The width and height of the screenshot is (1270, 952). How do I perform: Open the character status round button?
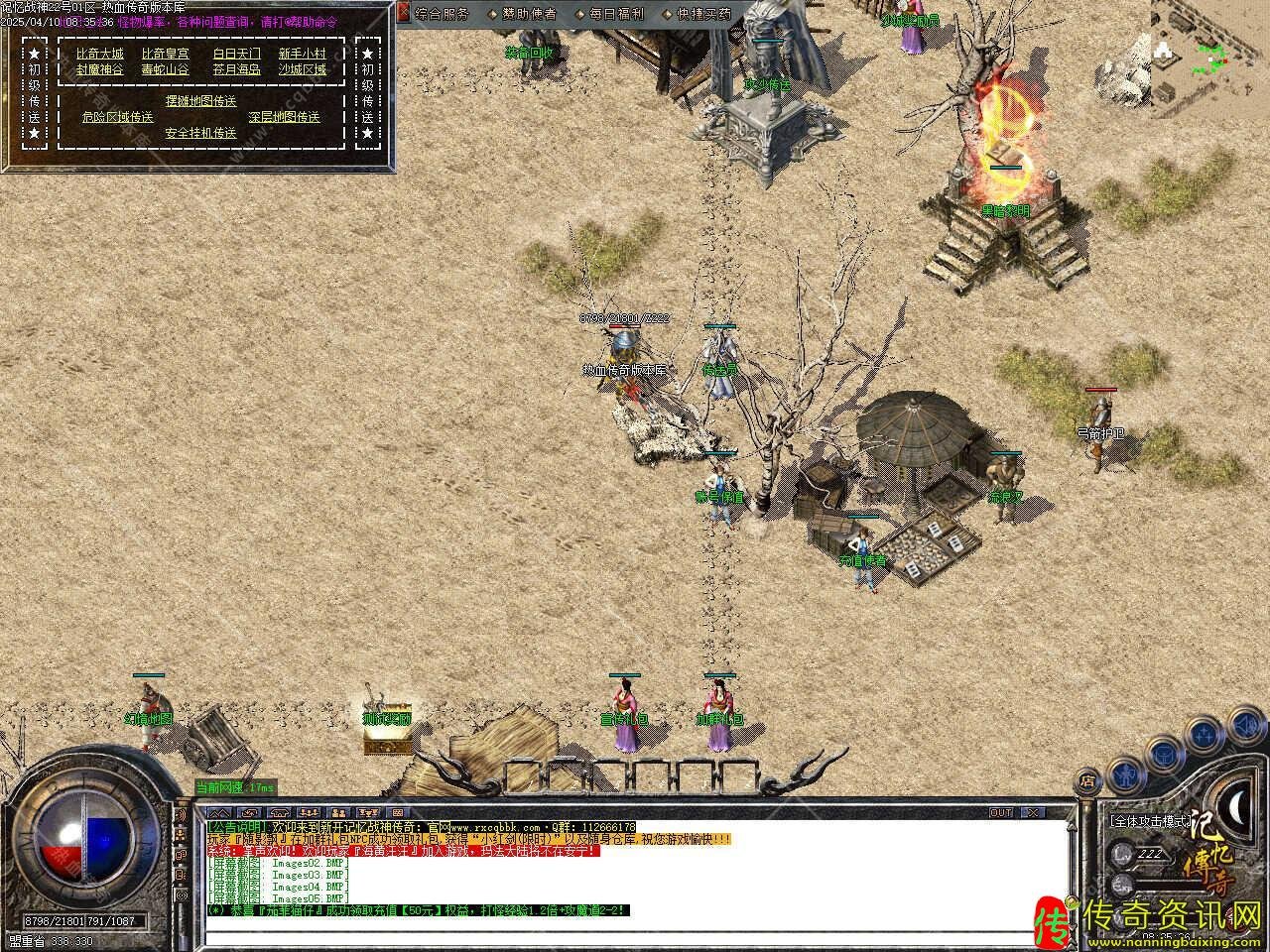point(1124,772)
